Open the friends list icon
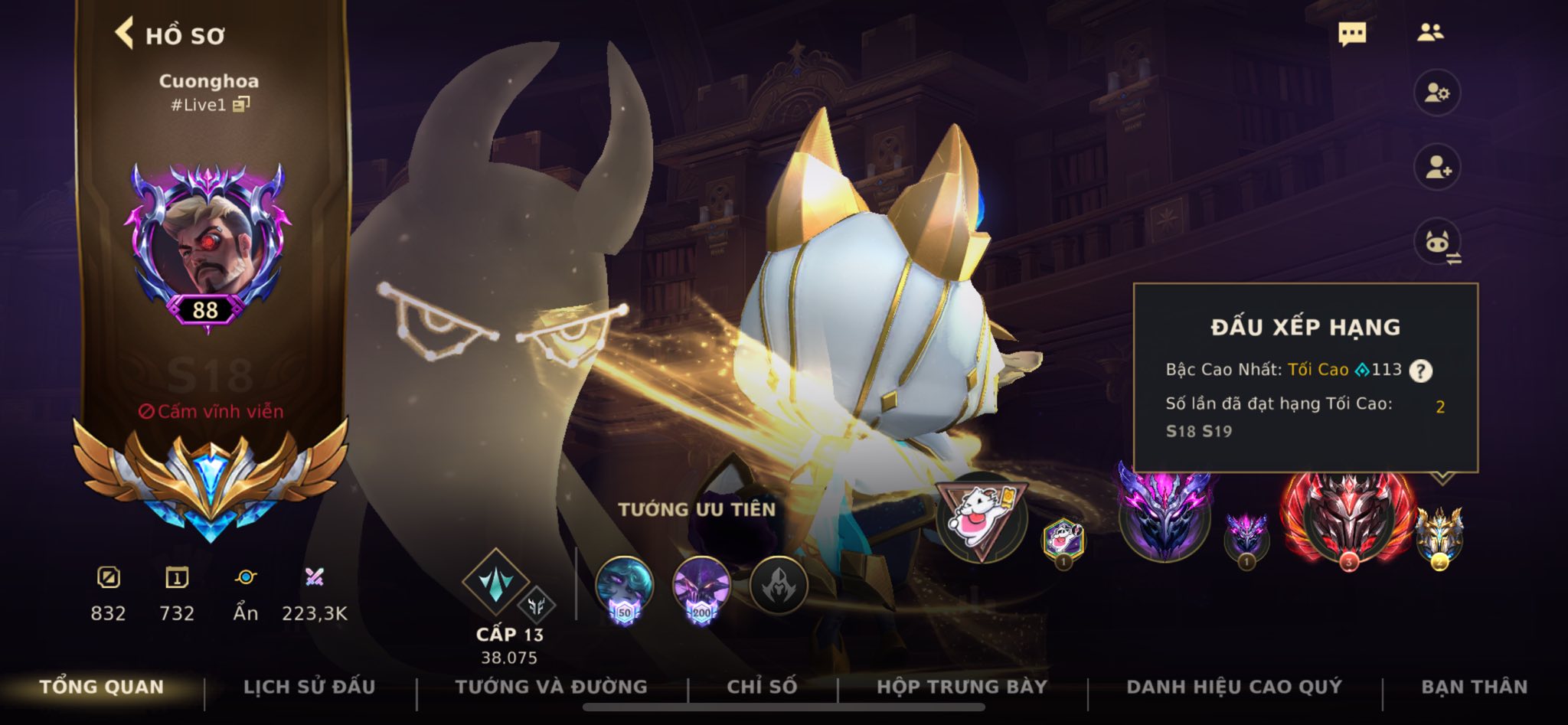 [x=1430, y=32]
